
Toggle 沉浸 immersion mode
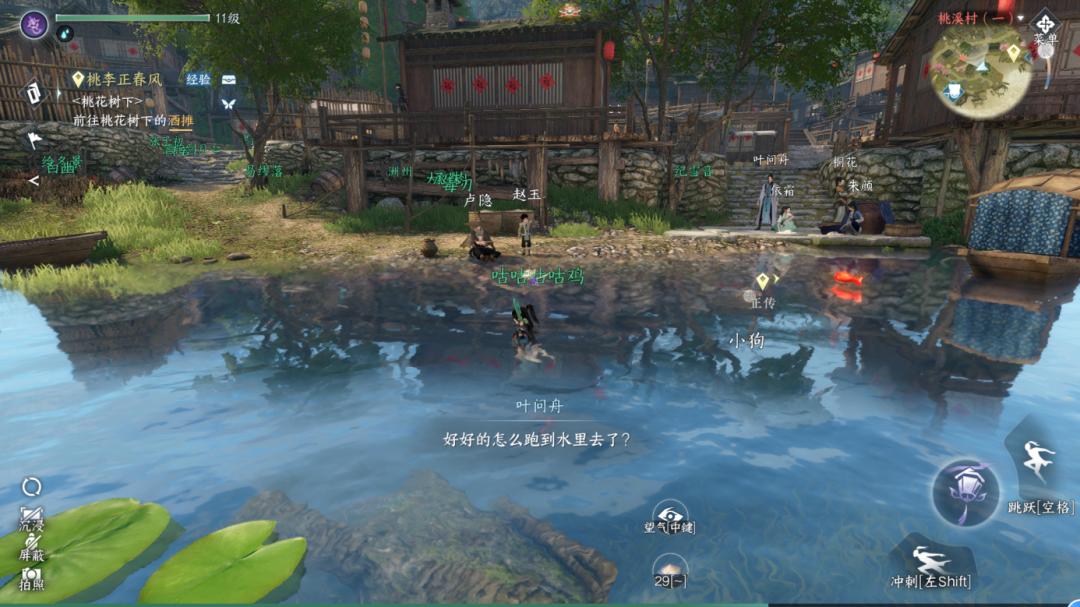pyautogui.click(x=32, y=519)
